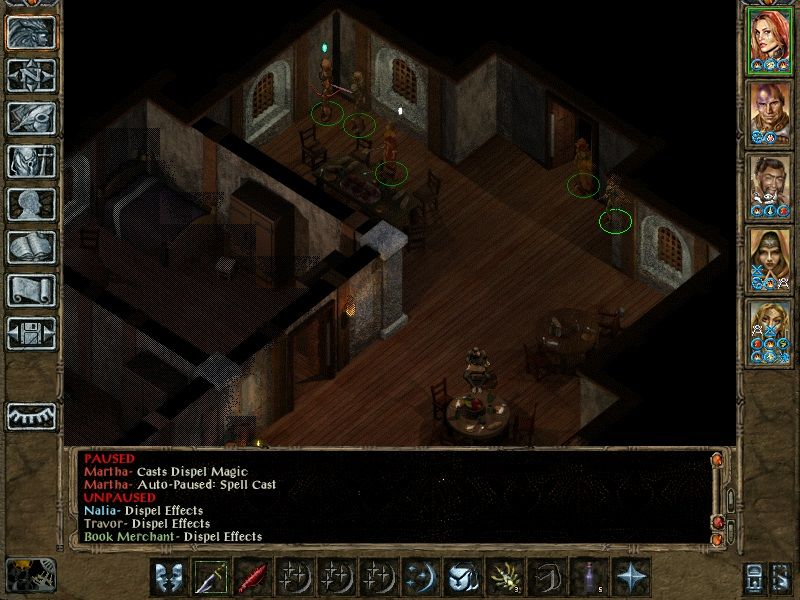
Task: Open the inventory screen
Action: (31, 161)
